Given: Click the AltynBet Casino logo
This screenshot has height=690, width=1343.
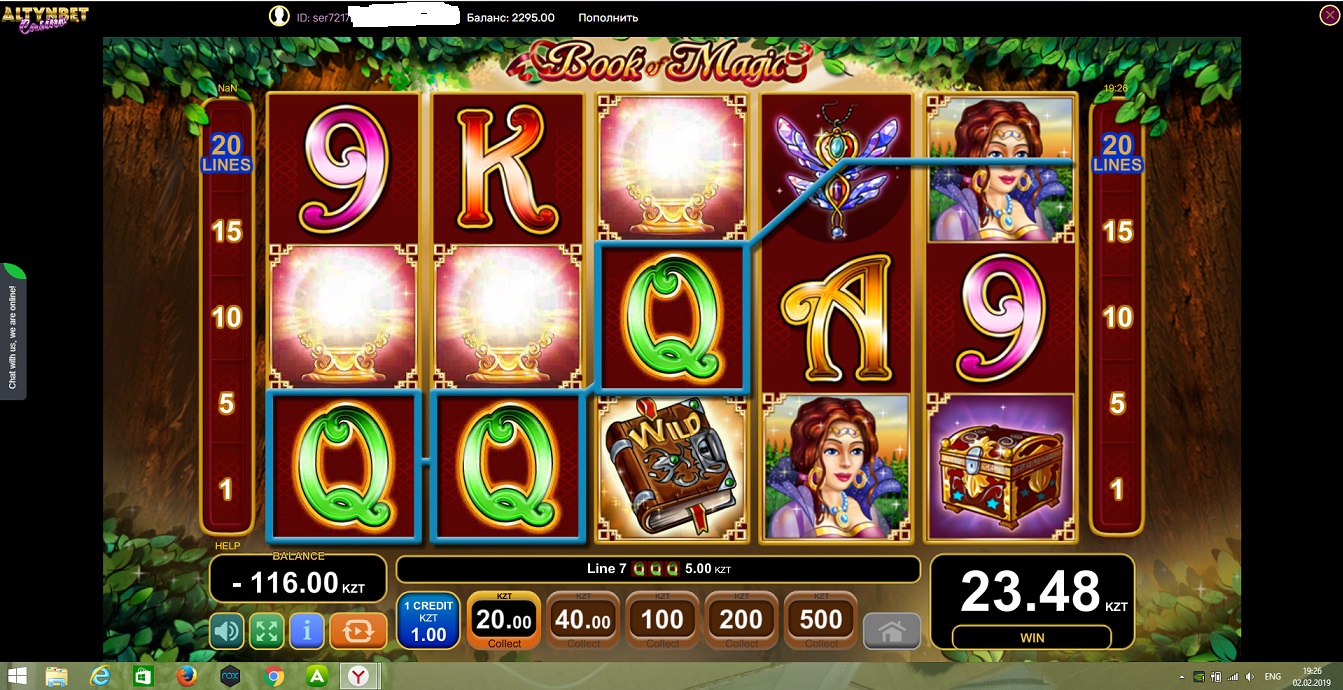Looking at the screenshot, I should [45, 18].
